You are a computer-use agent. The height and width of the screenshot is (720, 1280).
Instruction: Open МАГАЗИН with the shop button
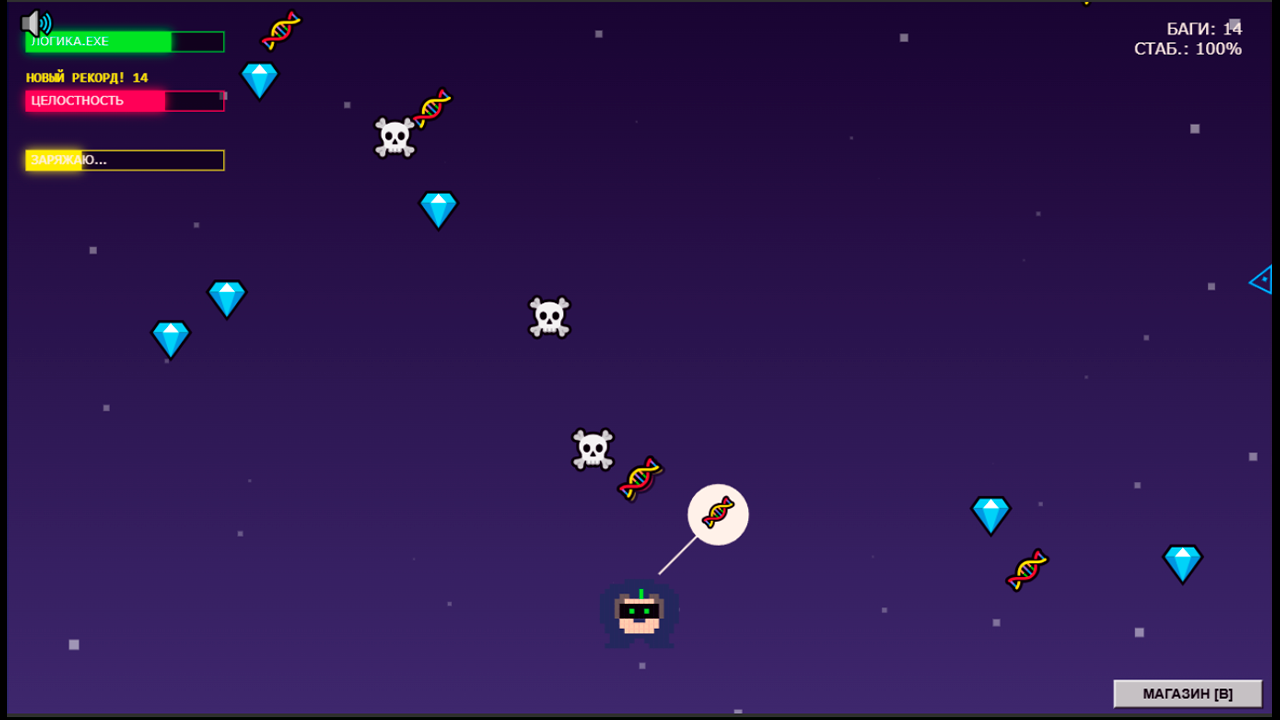coord(1187,693)
